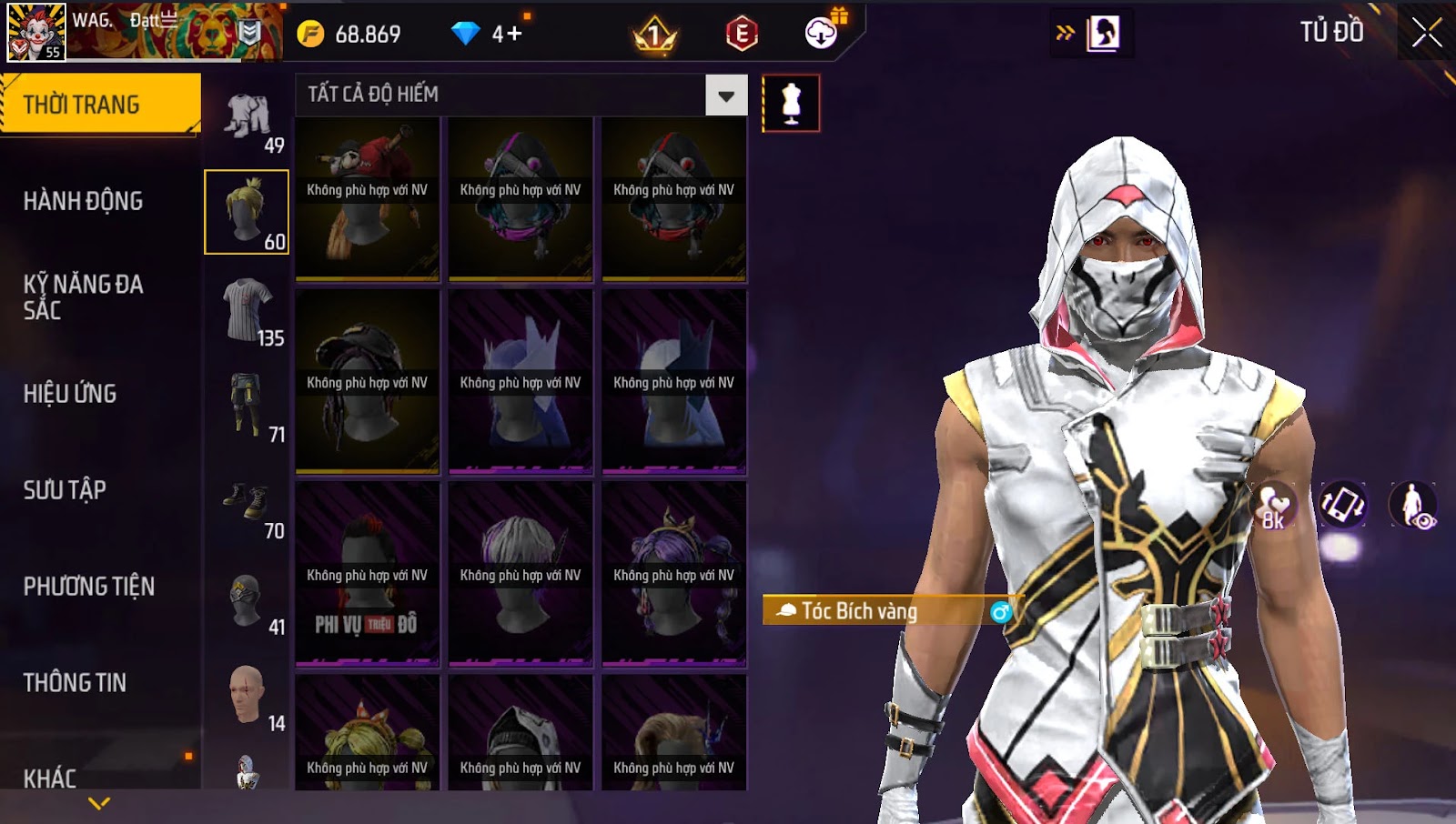Viewport: 1456px width, 824px height.
Task: Select the THỜI TRANG tab
Action: (100, 105)
